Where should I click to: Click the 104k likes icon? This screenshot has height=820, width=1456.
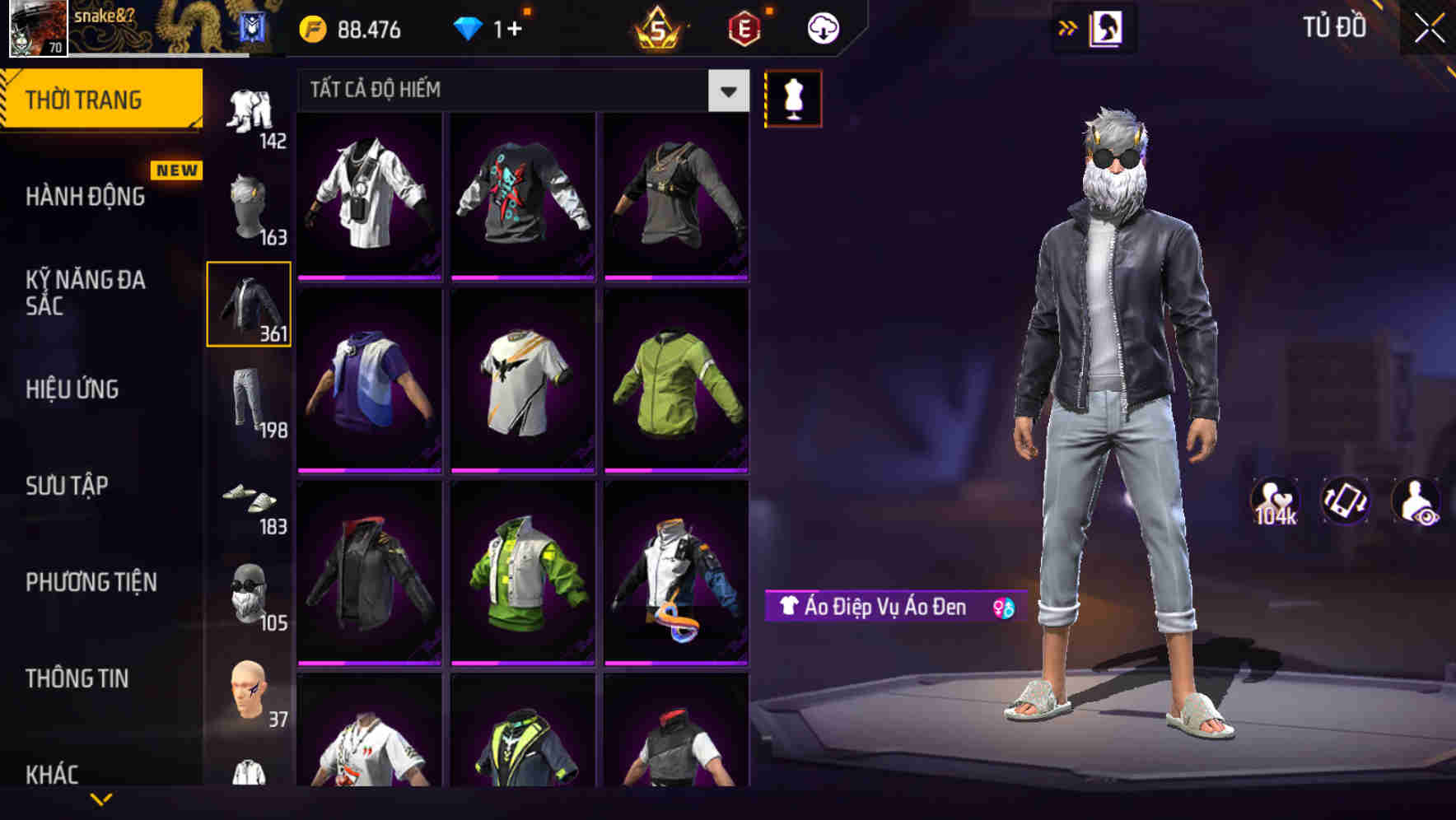tap(1277, 501)
